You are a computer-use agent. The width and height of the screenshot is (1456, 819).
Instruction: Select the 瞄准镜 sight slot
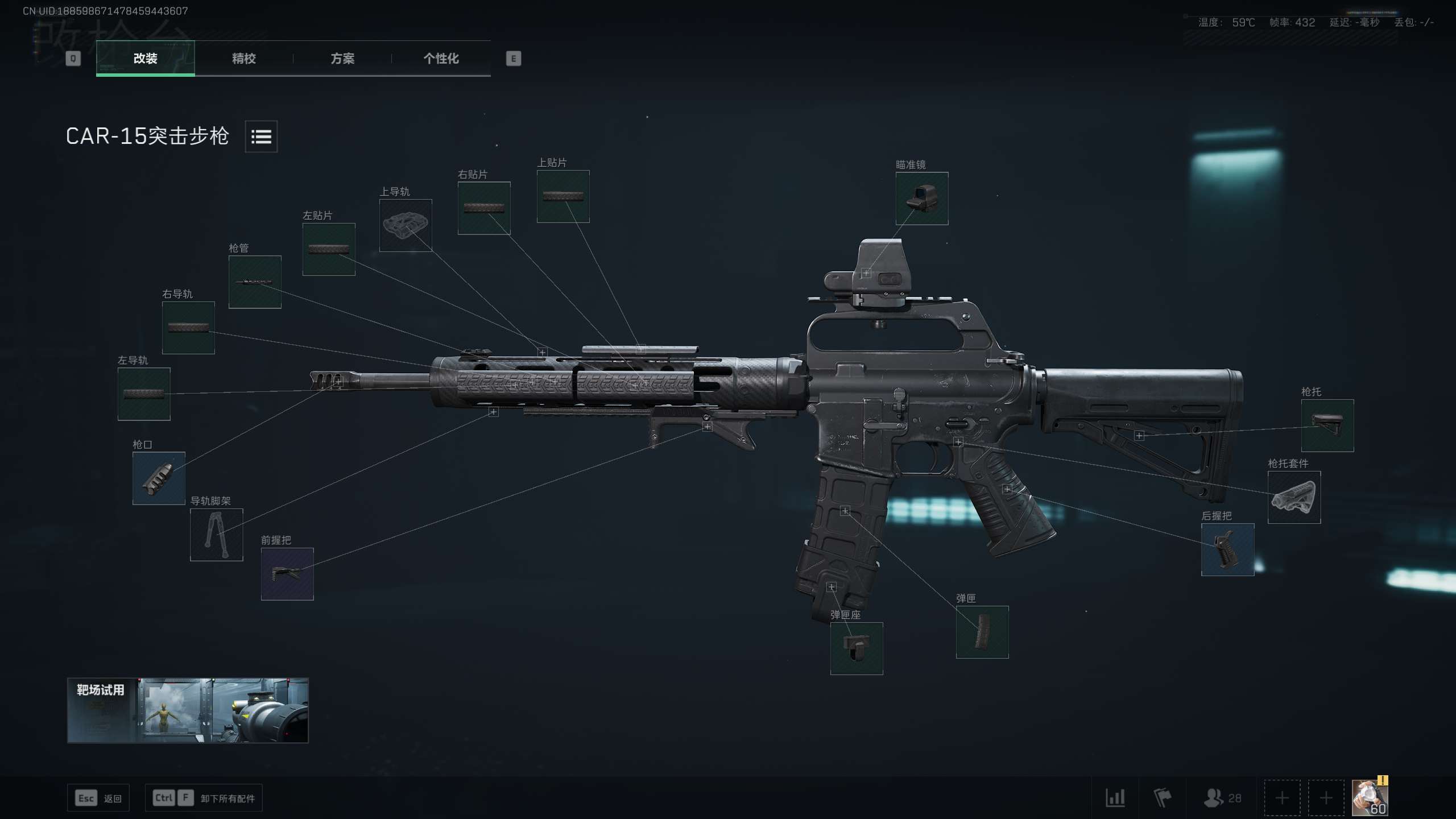921,198
